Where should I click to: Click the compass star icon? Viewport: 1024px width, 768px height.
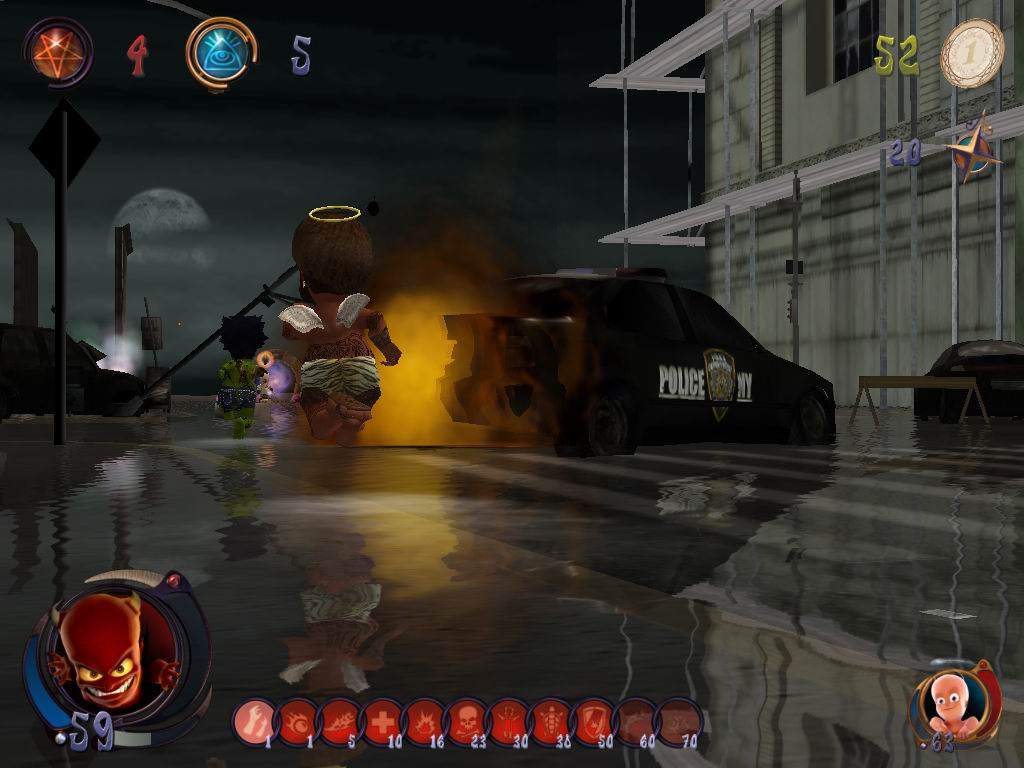coord(972,151)
